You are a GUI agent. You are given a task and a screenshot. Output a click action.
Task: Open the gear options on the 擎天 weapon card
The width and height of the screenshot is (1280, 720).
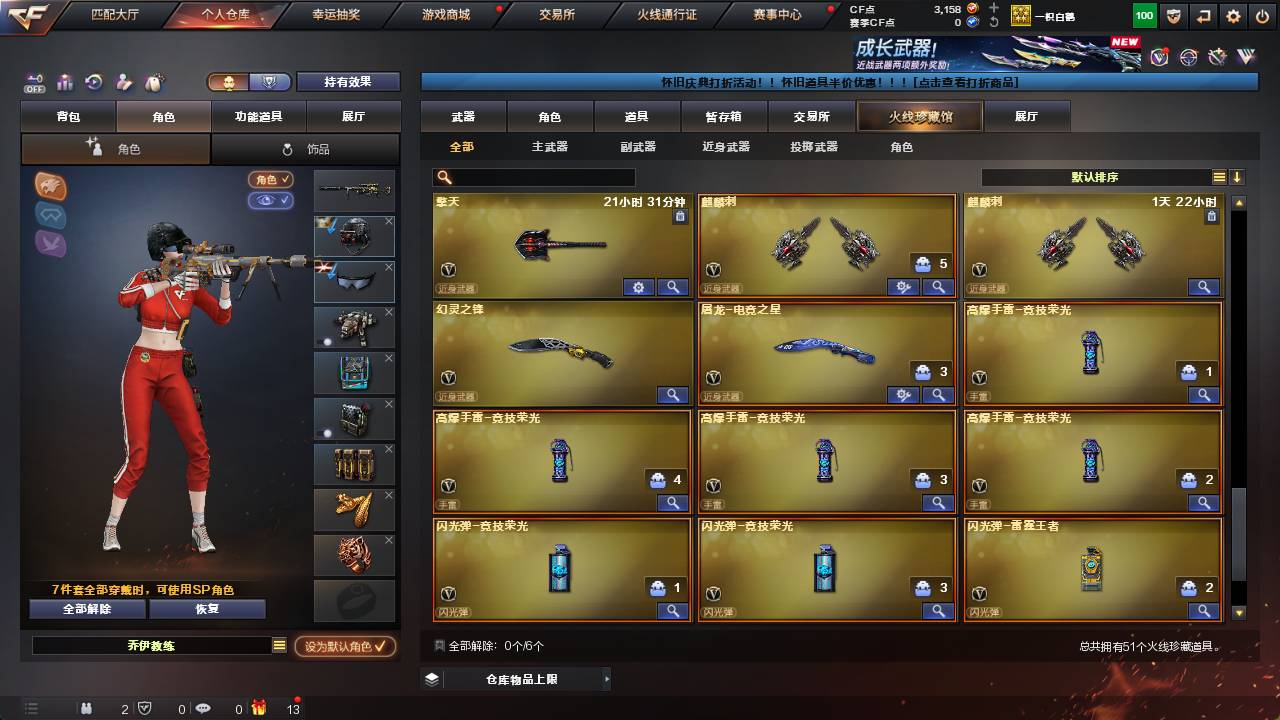pos(638,287)
